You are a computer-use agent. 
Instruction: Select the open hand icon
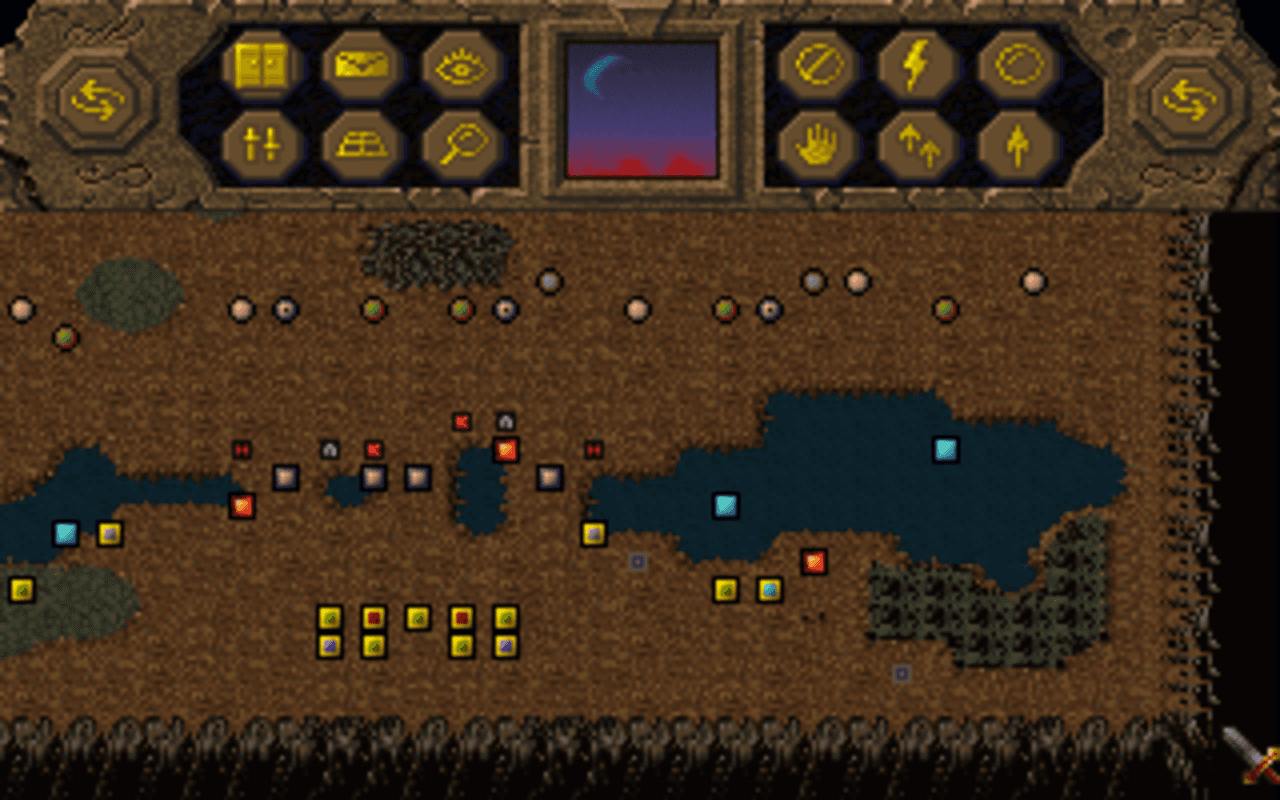(x=818, y=145)
